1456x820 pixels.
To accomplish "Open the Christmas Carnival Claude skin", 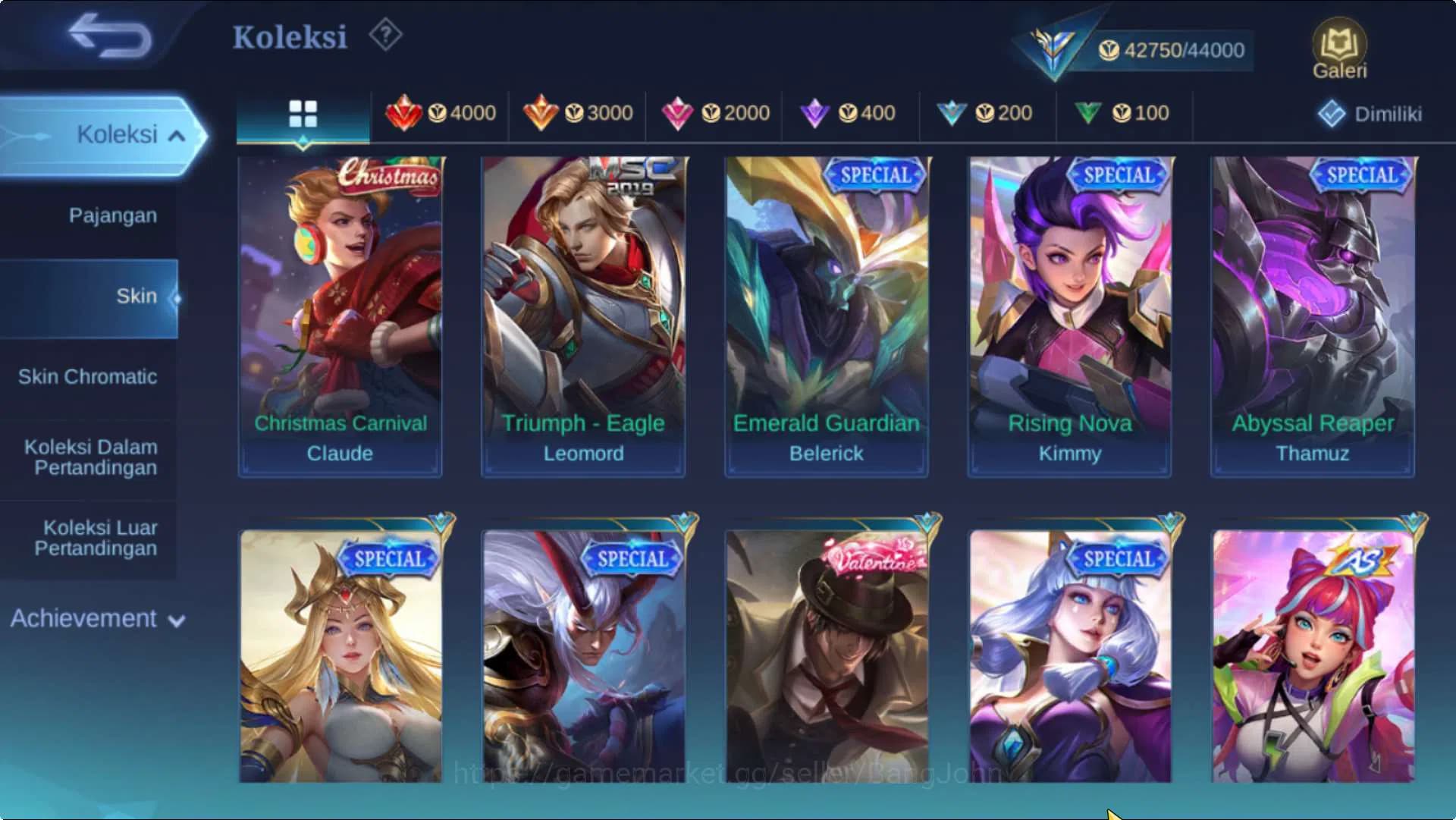I will 340,311.
